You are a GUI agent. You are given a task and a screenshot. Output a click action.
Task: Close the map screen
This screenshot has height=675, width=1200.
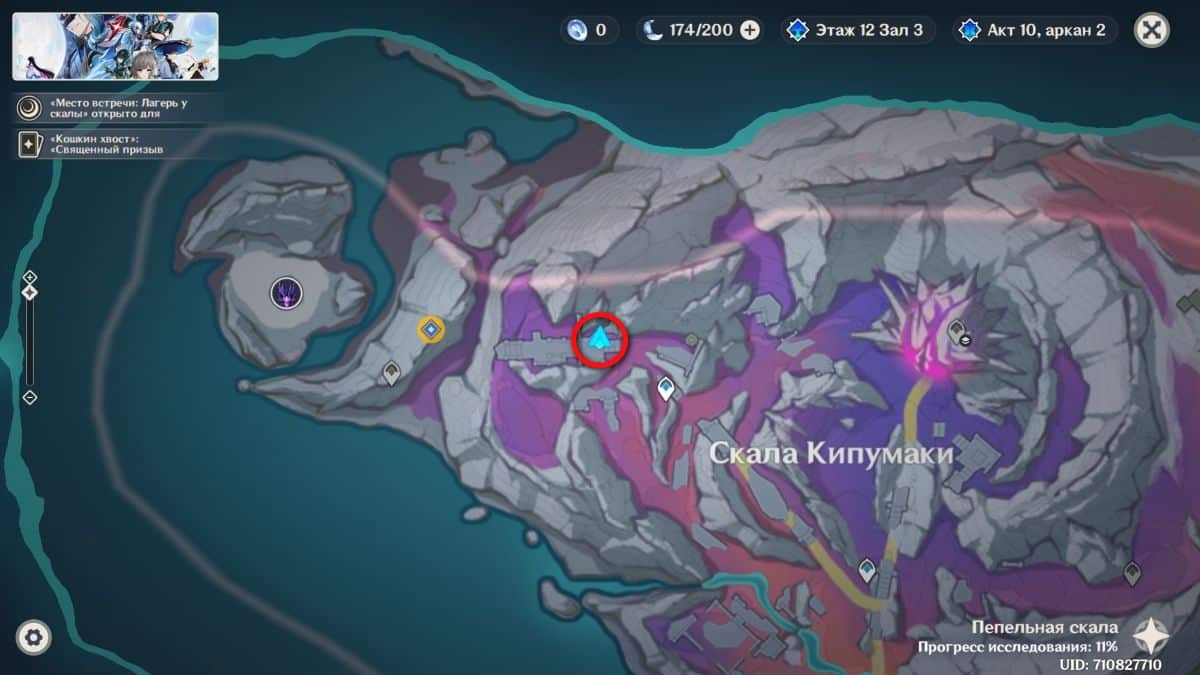point(1151,30)
